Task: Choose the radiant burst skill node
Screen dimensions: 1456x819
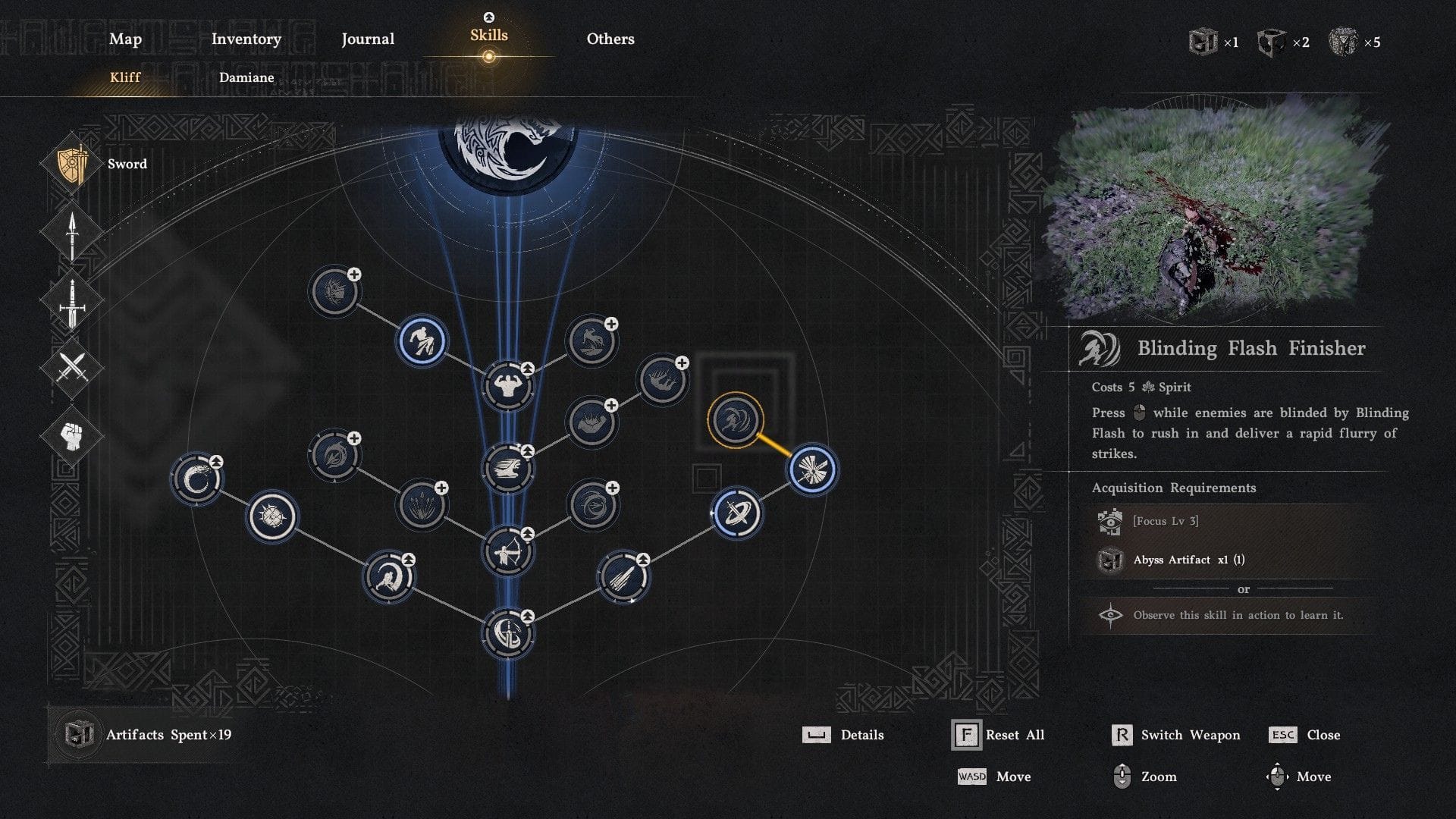Action: tap(812, 470)
